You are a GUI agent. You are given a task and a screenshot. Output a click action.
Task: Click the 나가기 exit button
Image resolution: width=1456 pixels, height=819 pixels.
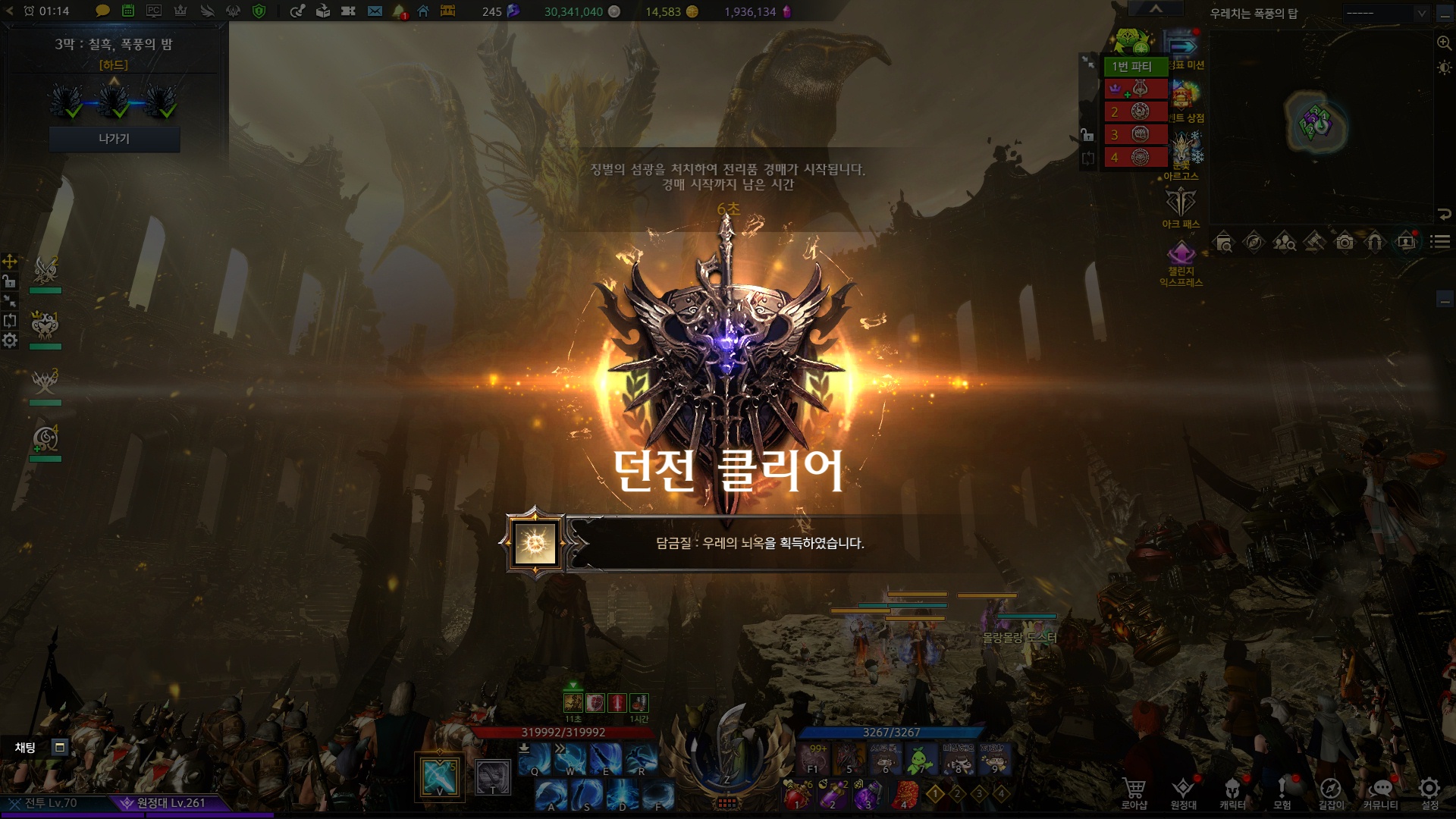click(x=114, y=139)
